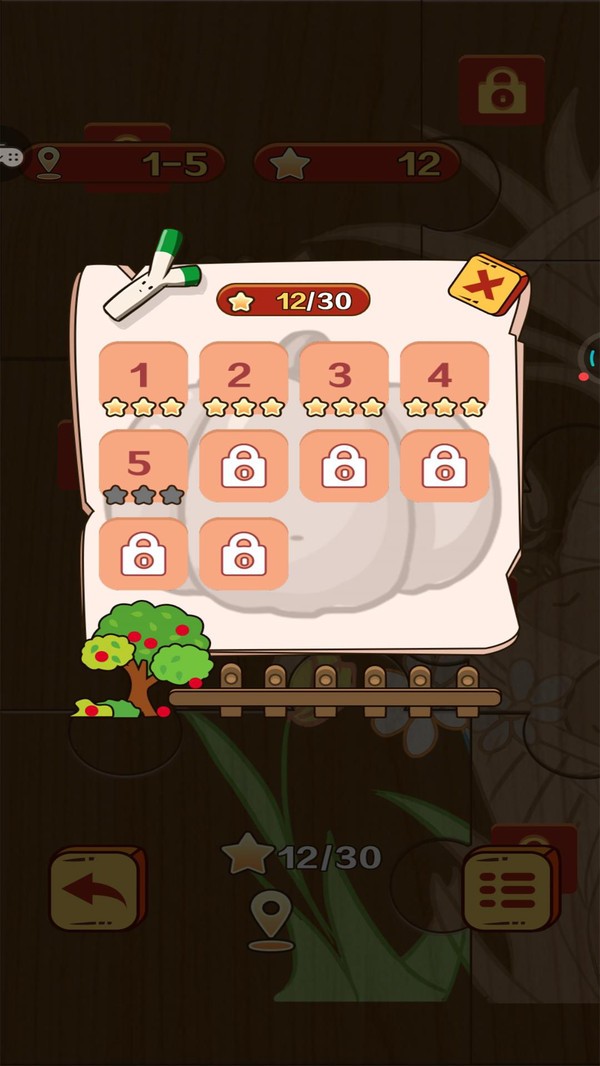The height and width of the screenshot is (1066, 600).
Task: Choose level 2 tile
Action: [x=243, y=381]
